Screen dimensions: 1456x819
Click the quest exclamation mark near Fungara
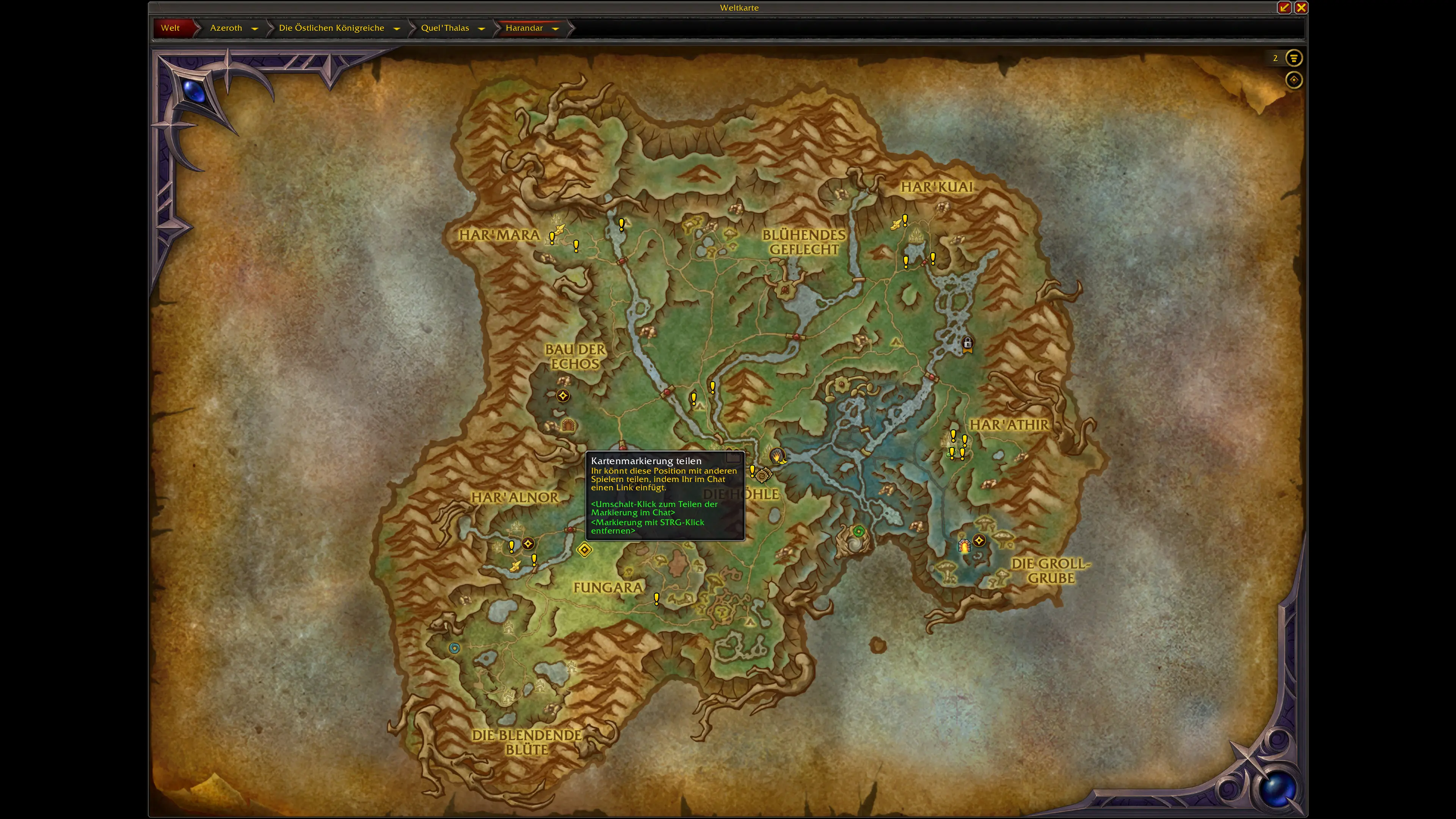click(656, 599)
